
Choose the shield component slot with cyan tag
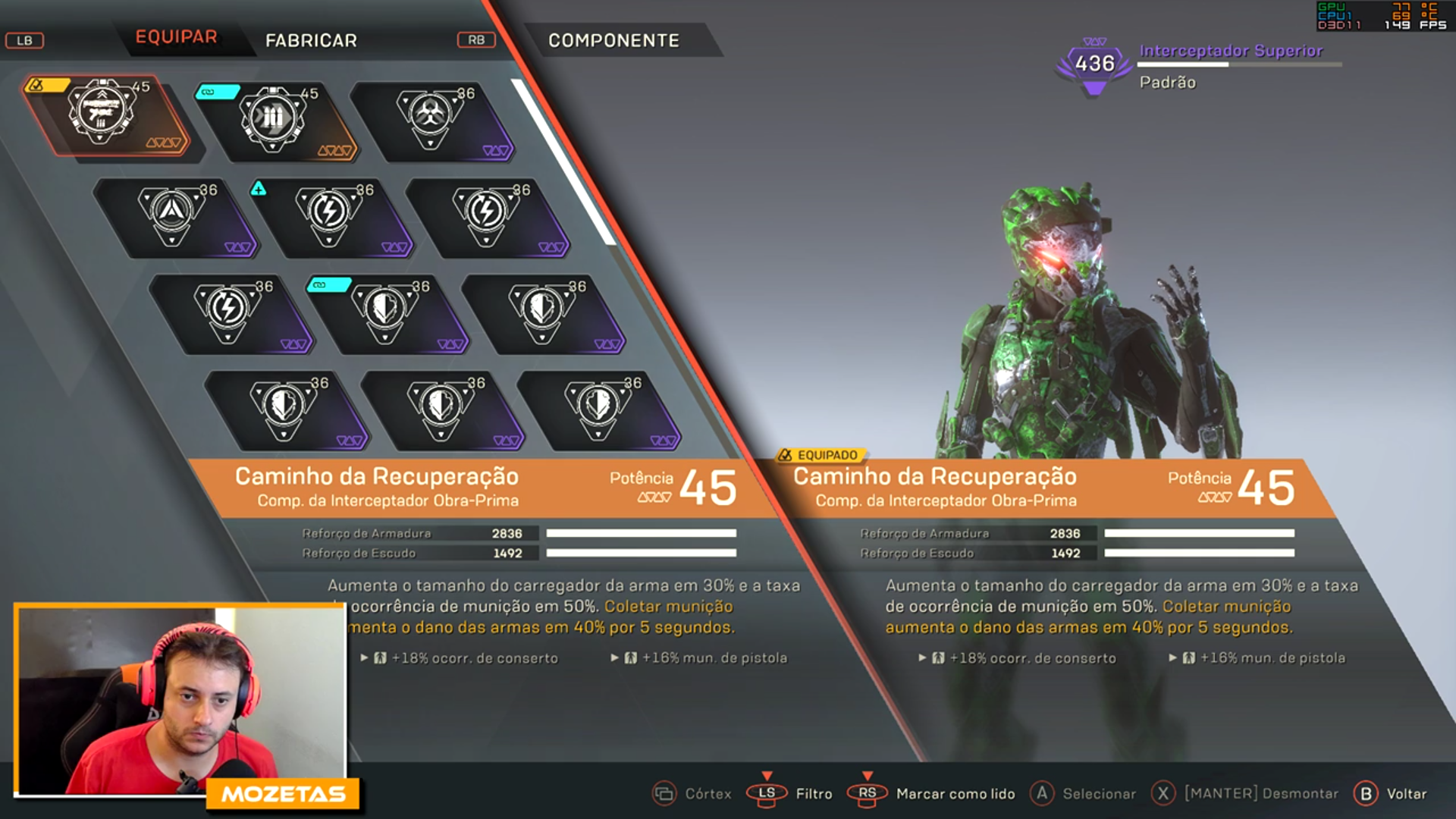tap(385, 312)
